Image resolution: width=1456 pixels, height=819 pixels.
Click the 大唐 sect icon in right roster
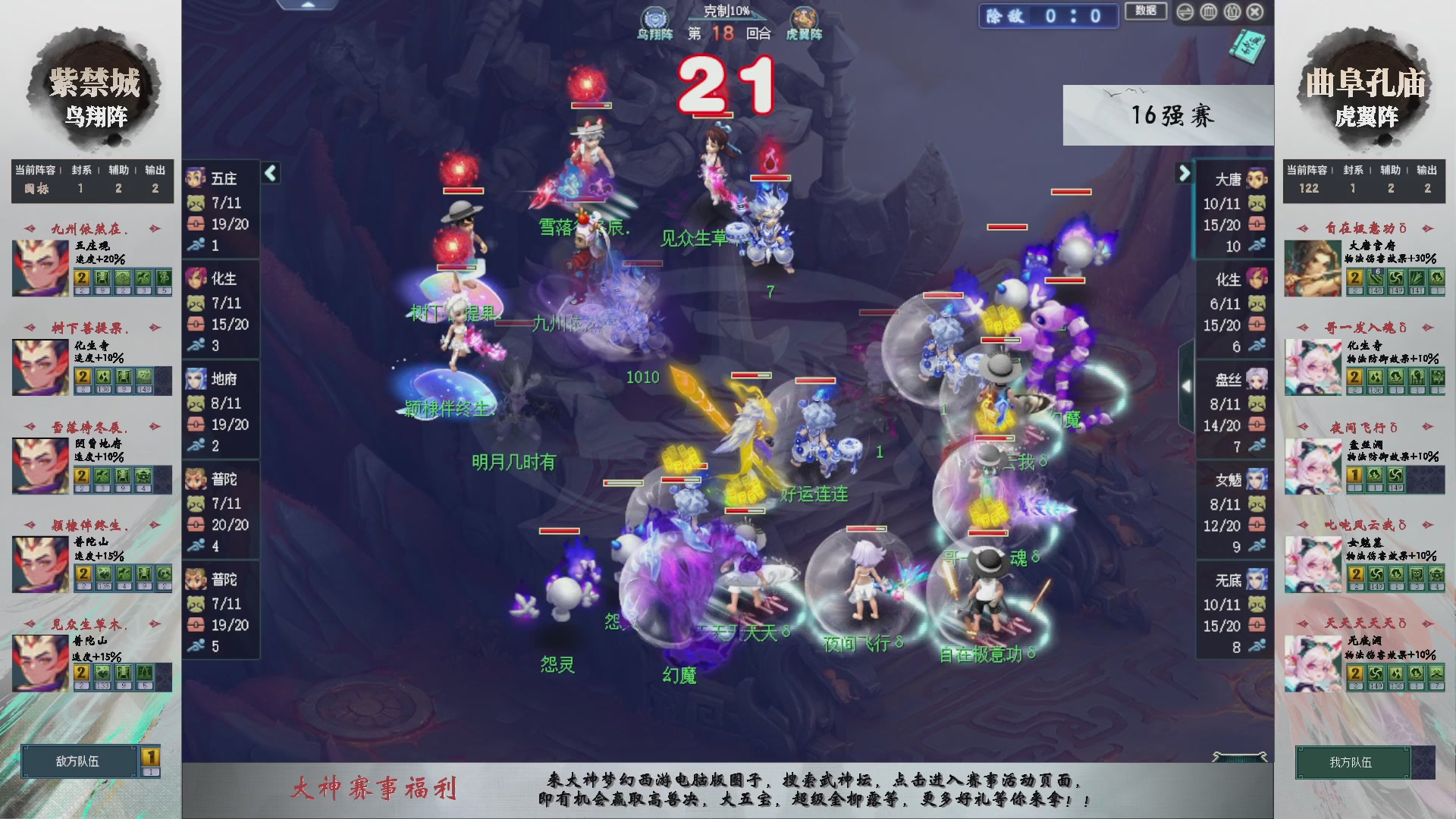[1258, 179]
